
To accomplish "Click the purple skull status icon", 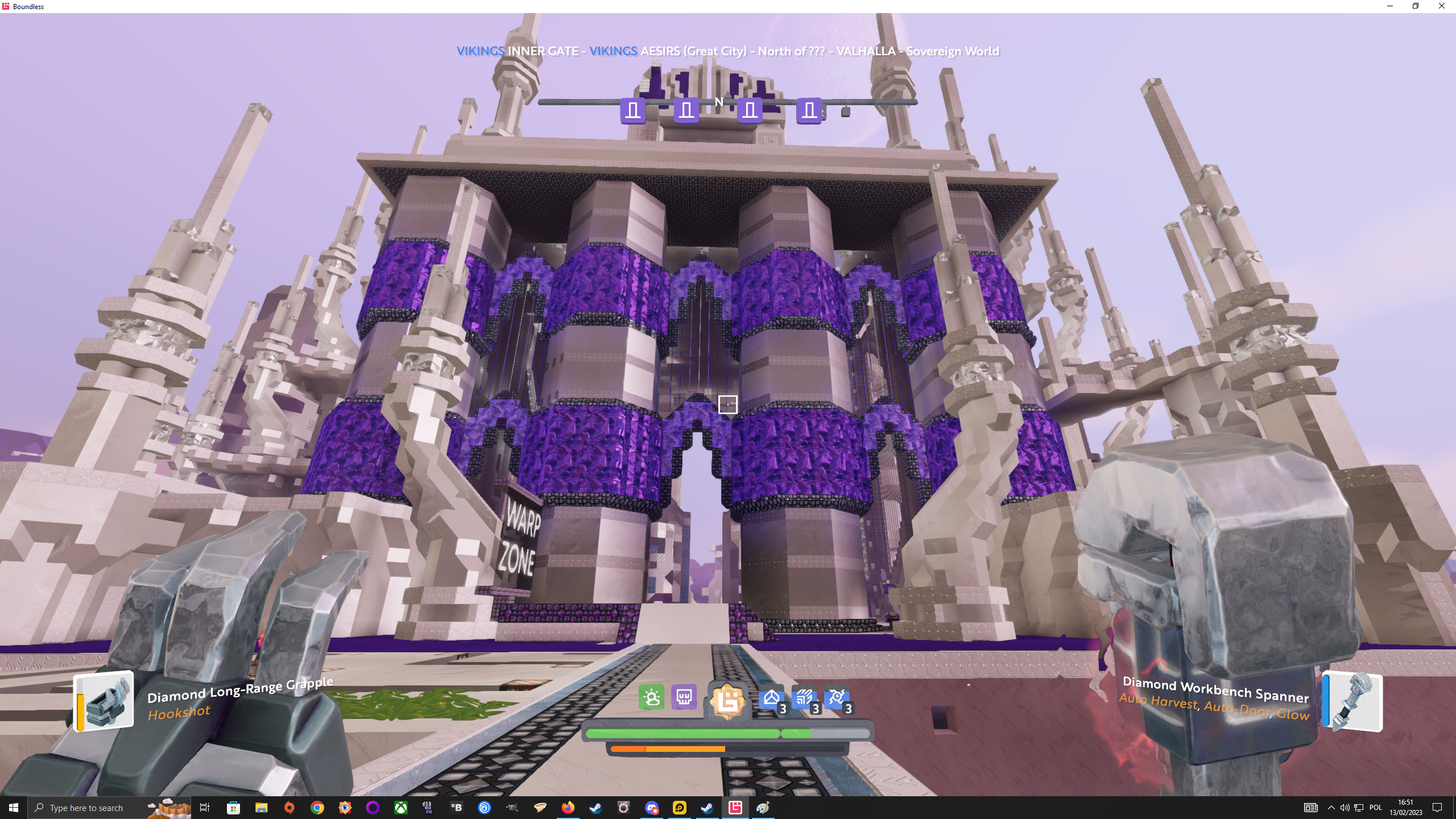I will click(x=684, y=697).
